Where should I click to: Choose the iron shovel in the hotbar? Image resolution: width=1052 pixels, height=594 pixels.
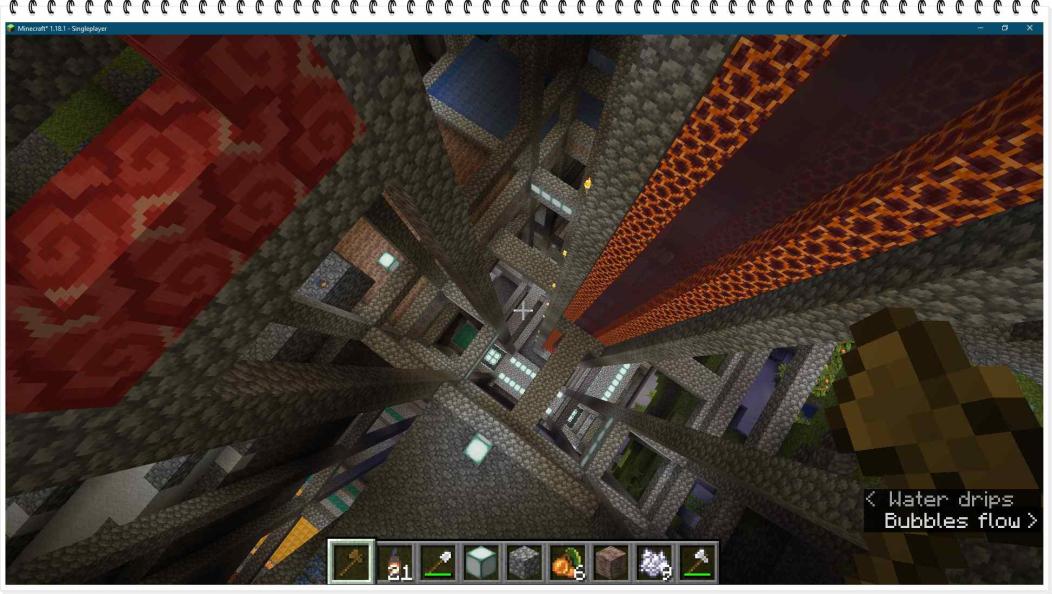438,562
